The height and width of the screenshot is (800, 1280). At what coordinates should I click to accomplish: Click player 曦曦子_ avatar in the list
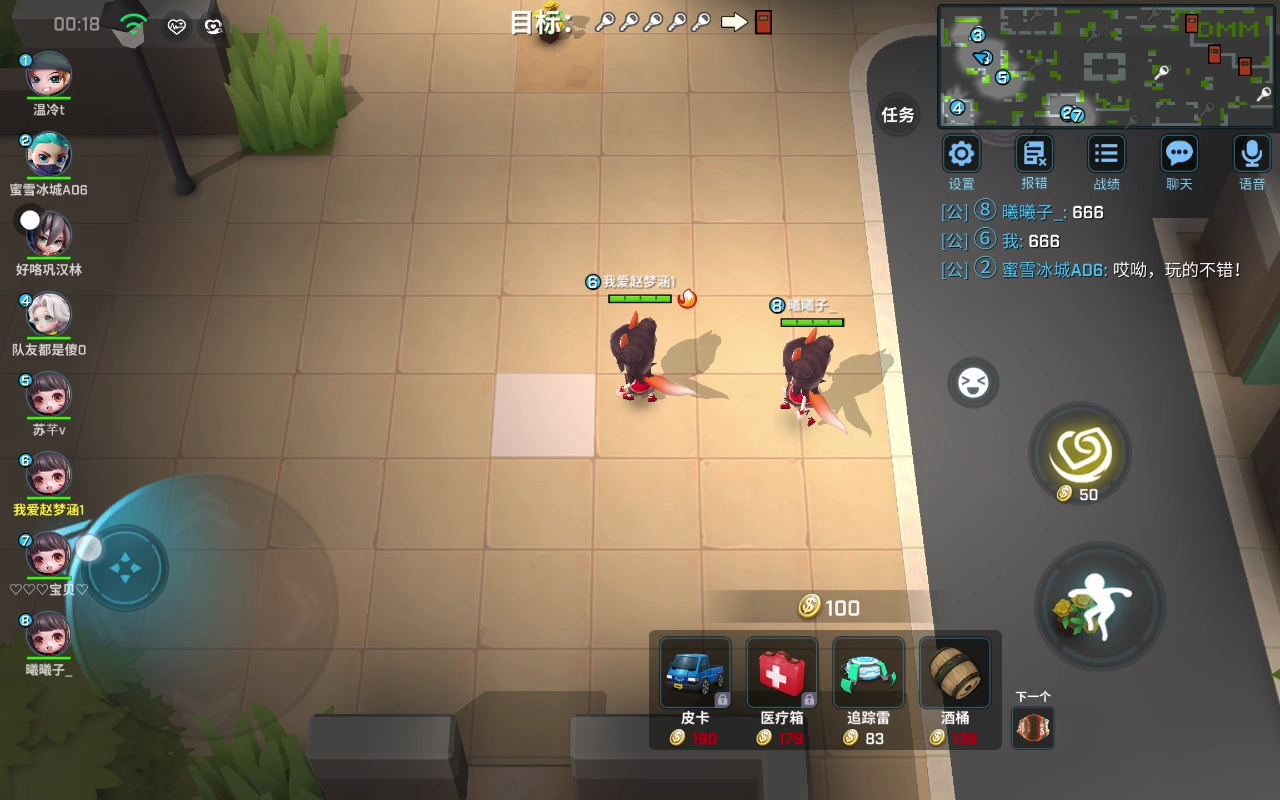48,636
